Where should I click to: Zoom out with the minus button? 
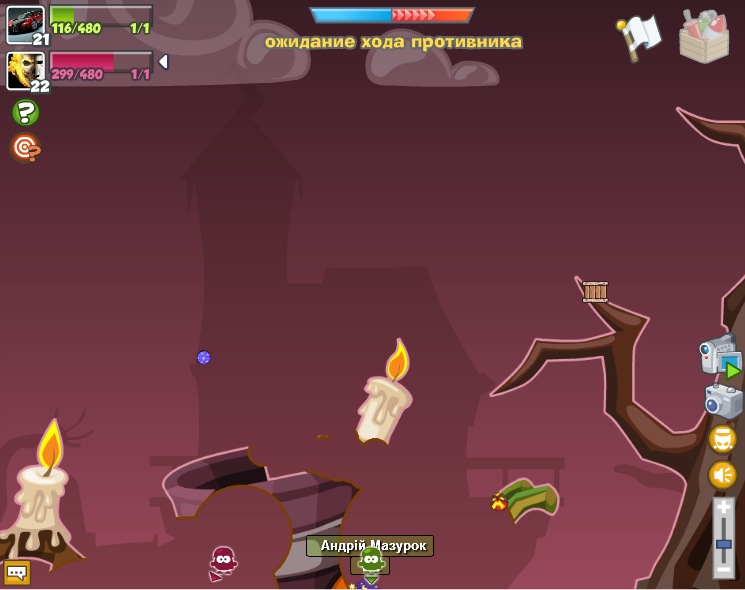(723, 569)
